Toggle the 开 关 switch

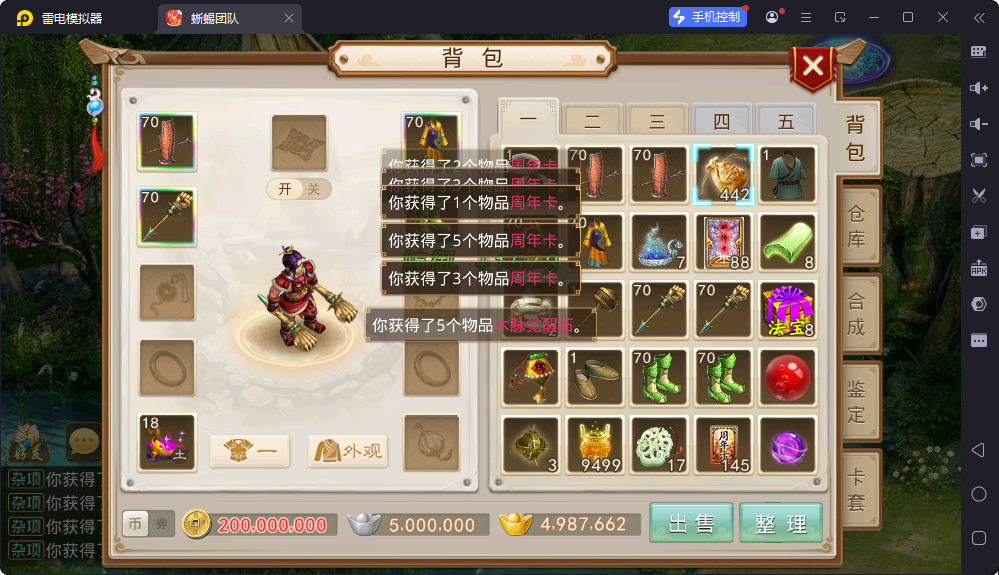click(299, 189)
